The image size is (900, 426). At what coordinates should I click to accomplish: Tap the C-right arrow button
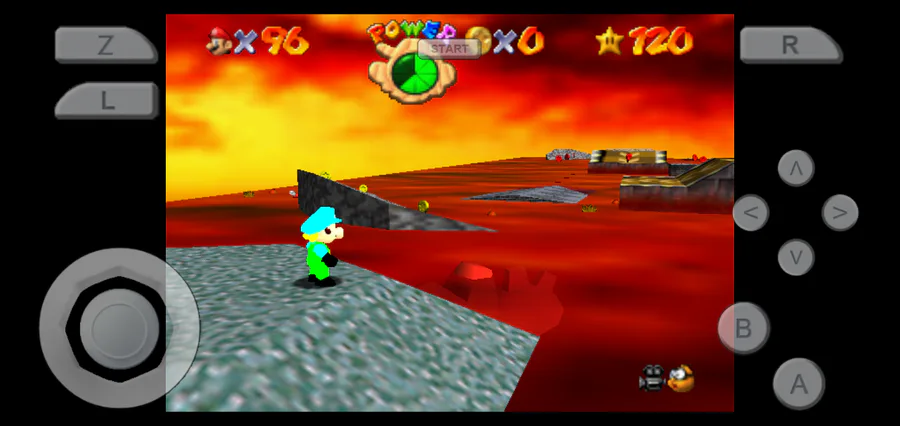tap(840, 212)
